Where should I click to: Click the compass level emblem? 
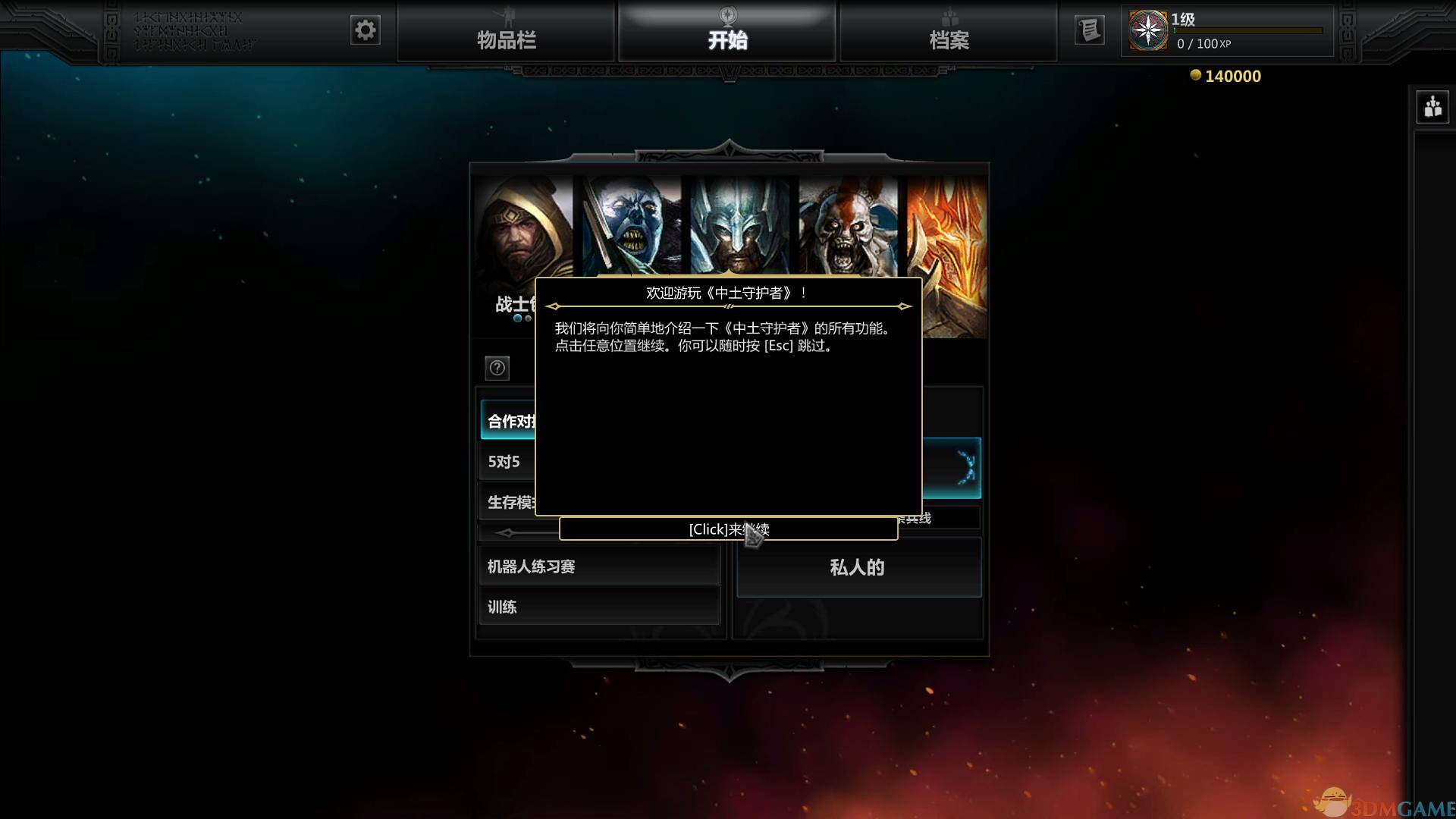click(x=1147, y=30)
